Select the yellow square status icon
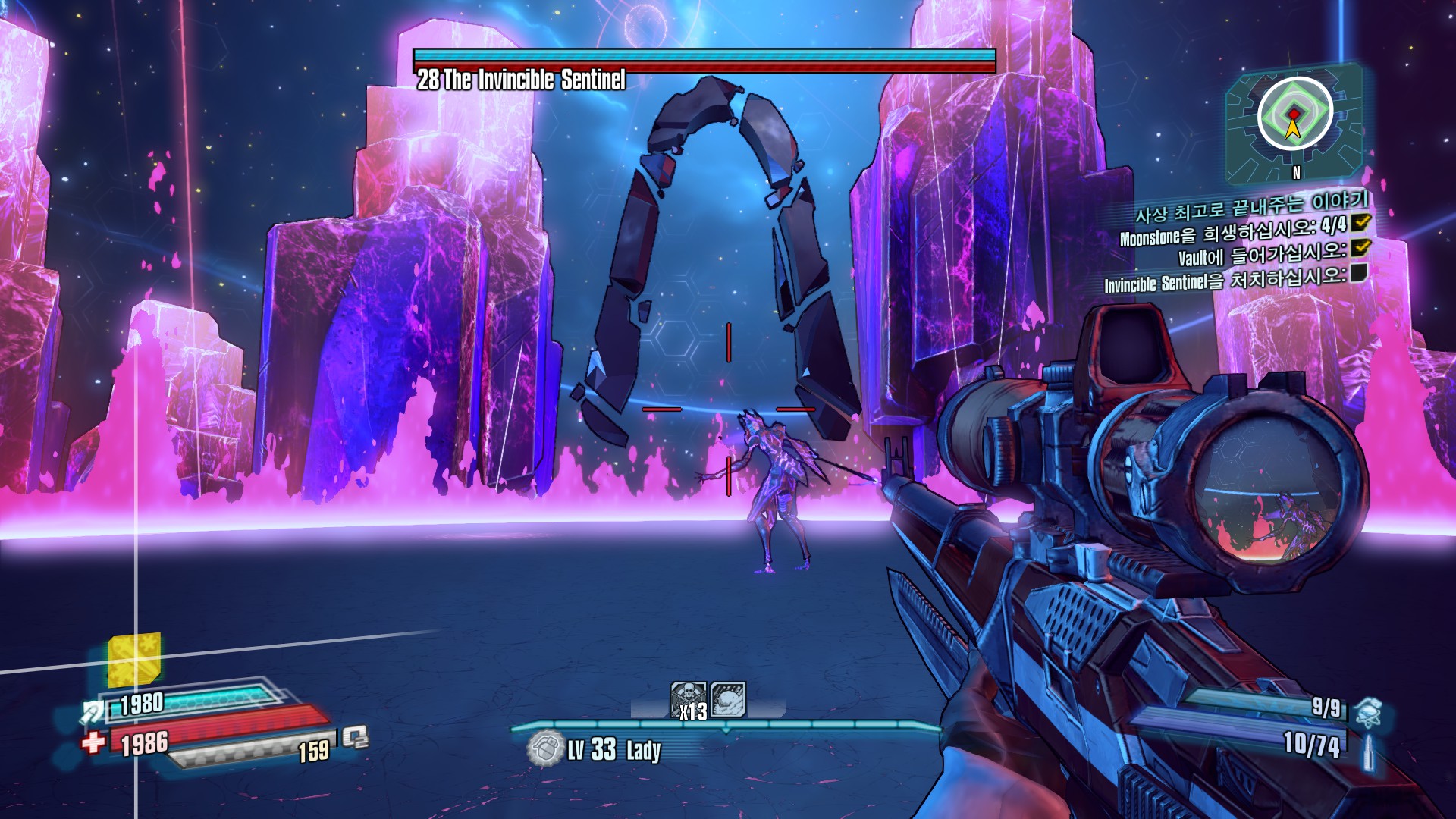 click(134, 657)
